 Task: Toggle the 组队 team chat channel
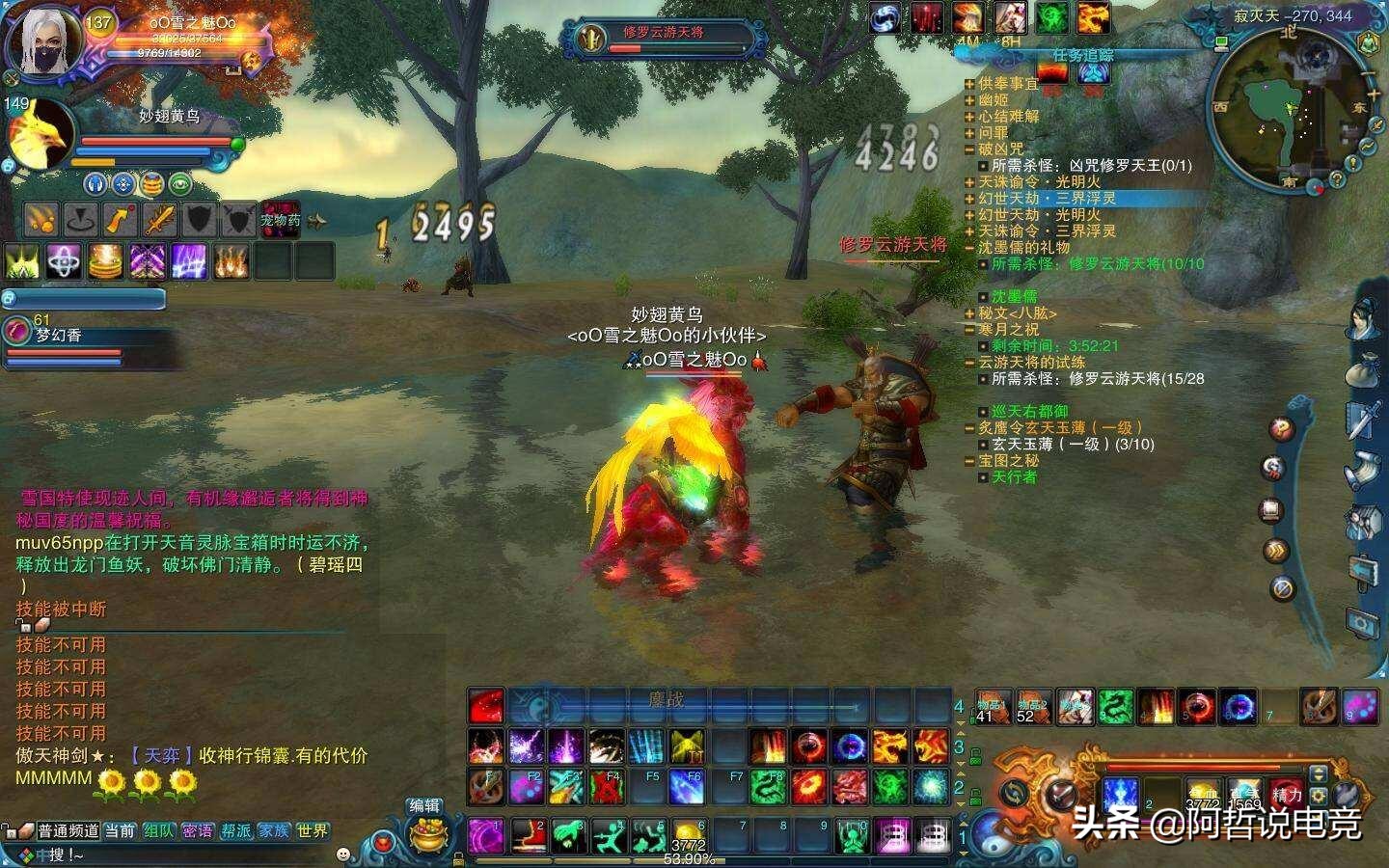tap(159, 830)
